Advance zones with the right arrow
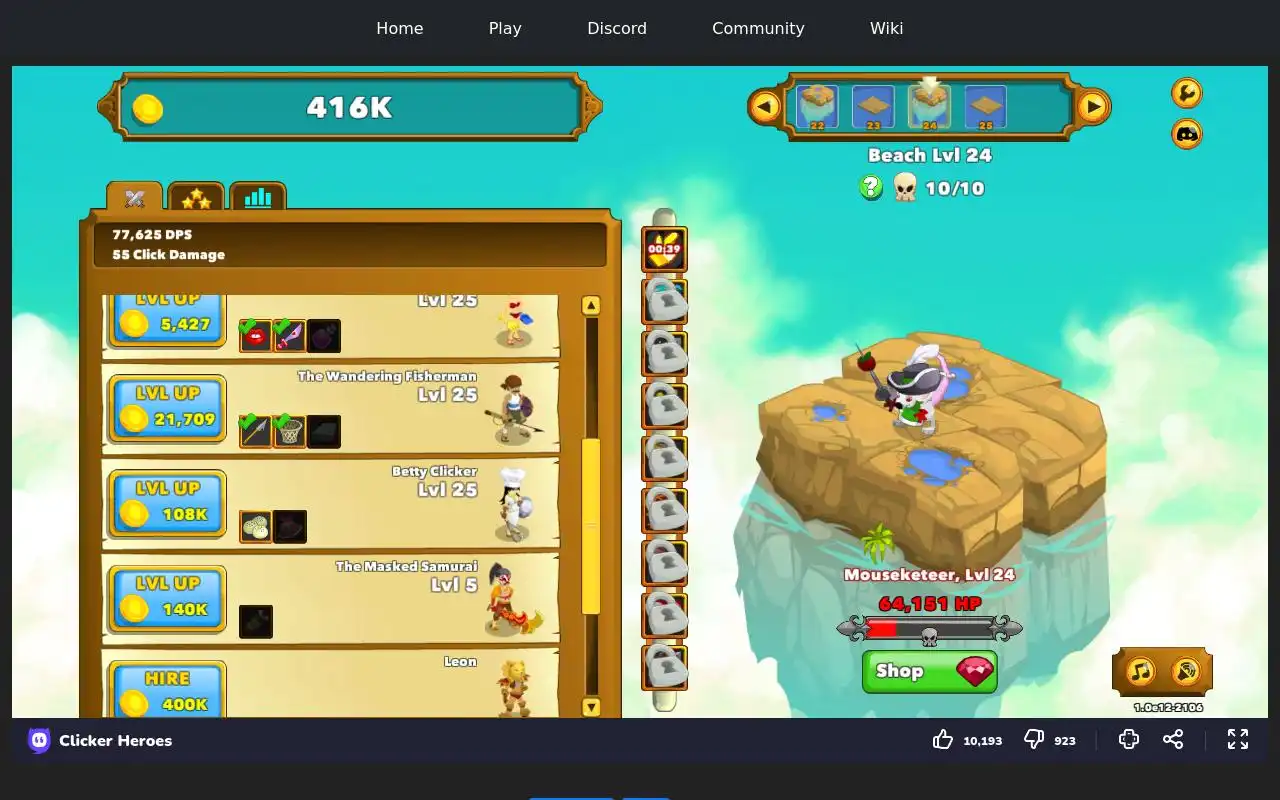 tap(1093, 106)
